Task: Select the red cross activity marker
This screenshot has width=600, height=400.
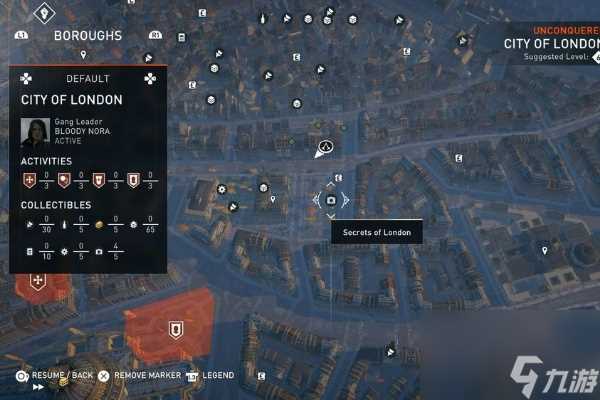Action: click(x=38, y=283)
